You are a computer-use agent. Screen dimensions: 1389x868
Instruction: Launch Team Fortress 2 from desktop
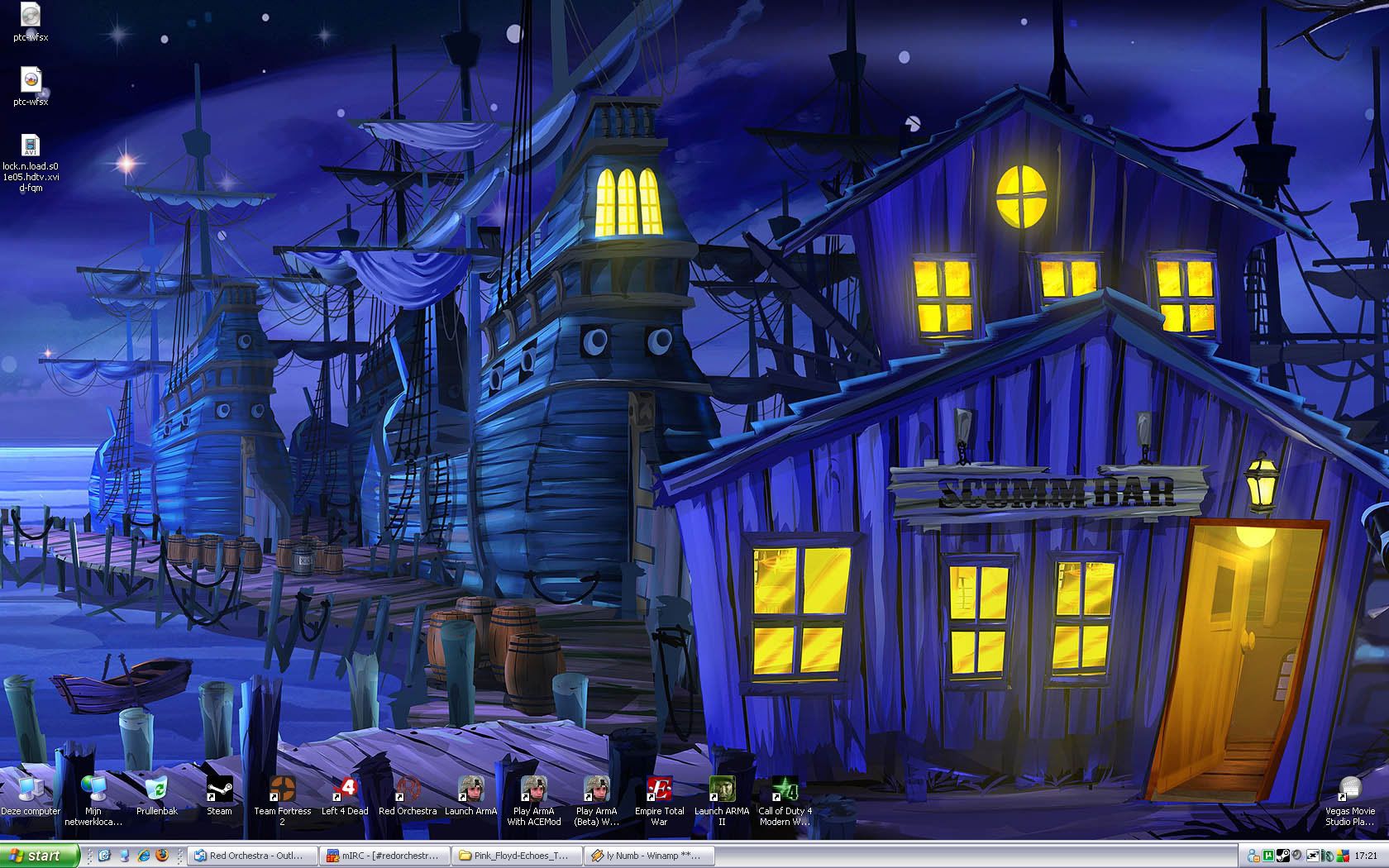coord(282,790)
